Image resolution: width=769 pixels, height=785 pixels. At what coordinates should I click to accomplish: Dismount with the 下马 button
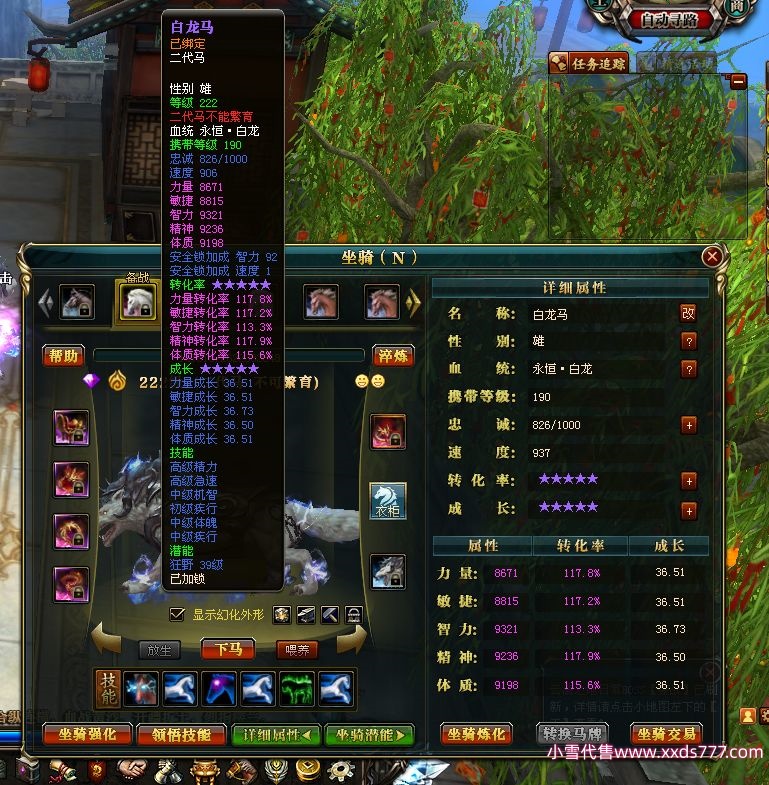pyautogui.click(x=227, y=650)
